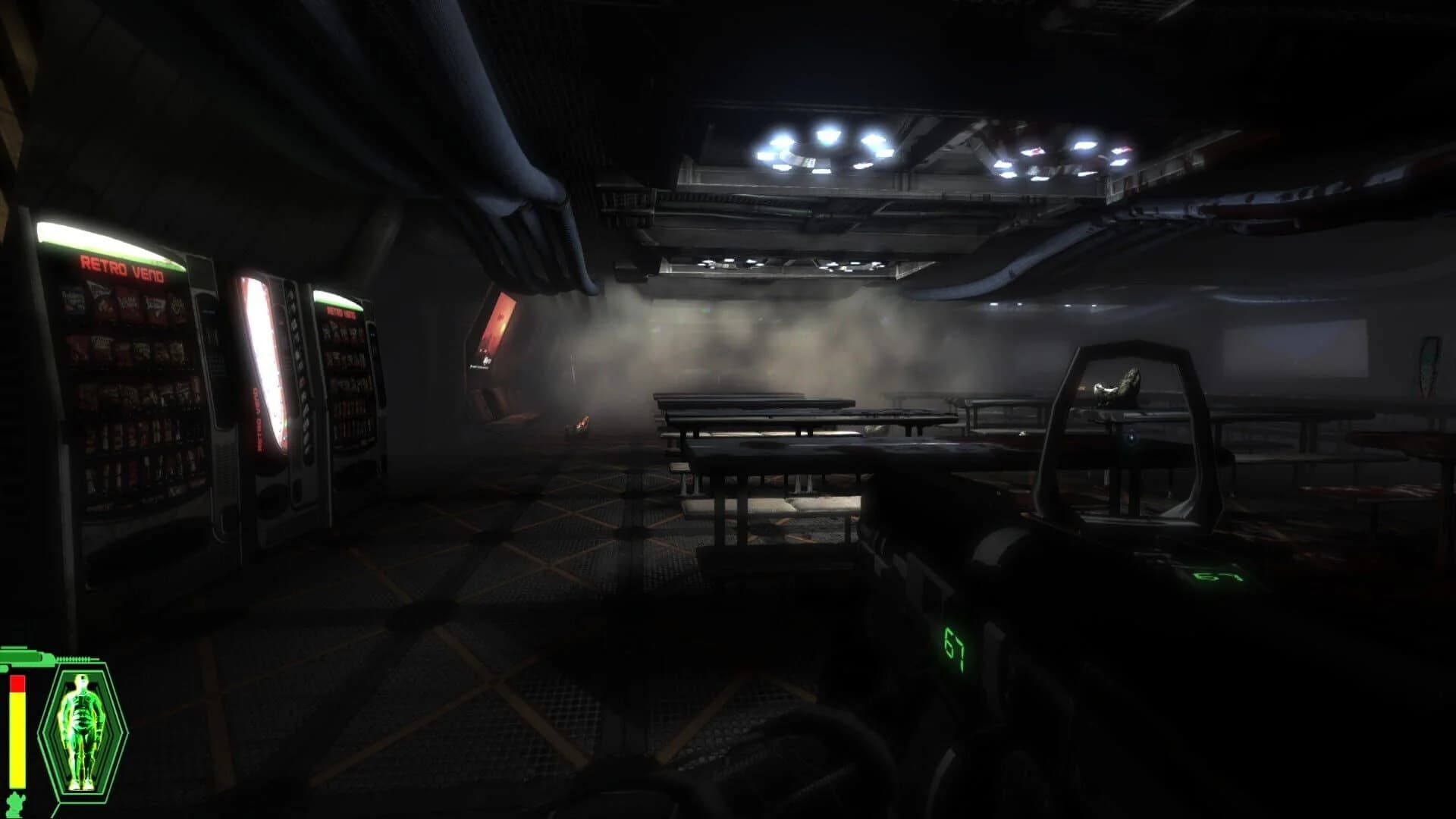Click the small grenade icon bottom-left HUD
Viewport: 1456px width, 819px height.
[14, 800]
